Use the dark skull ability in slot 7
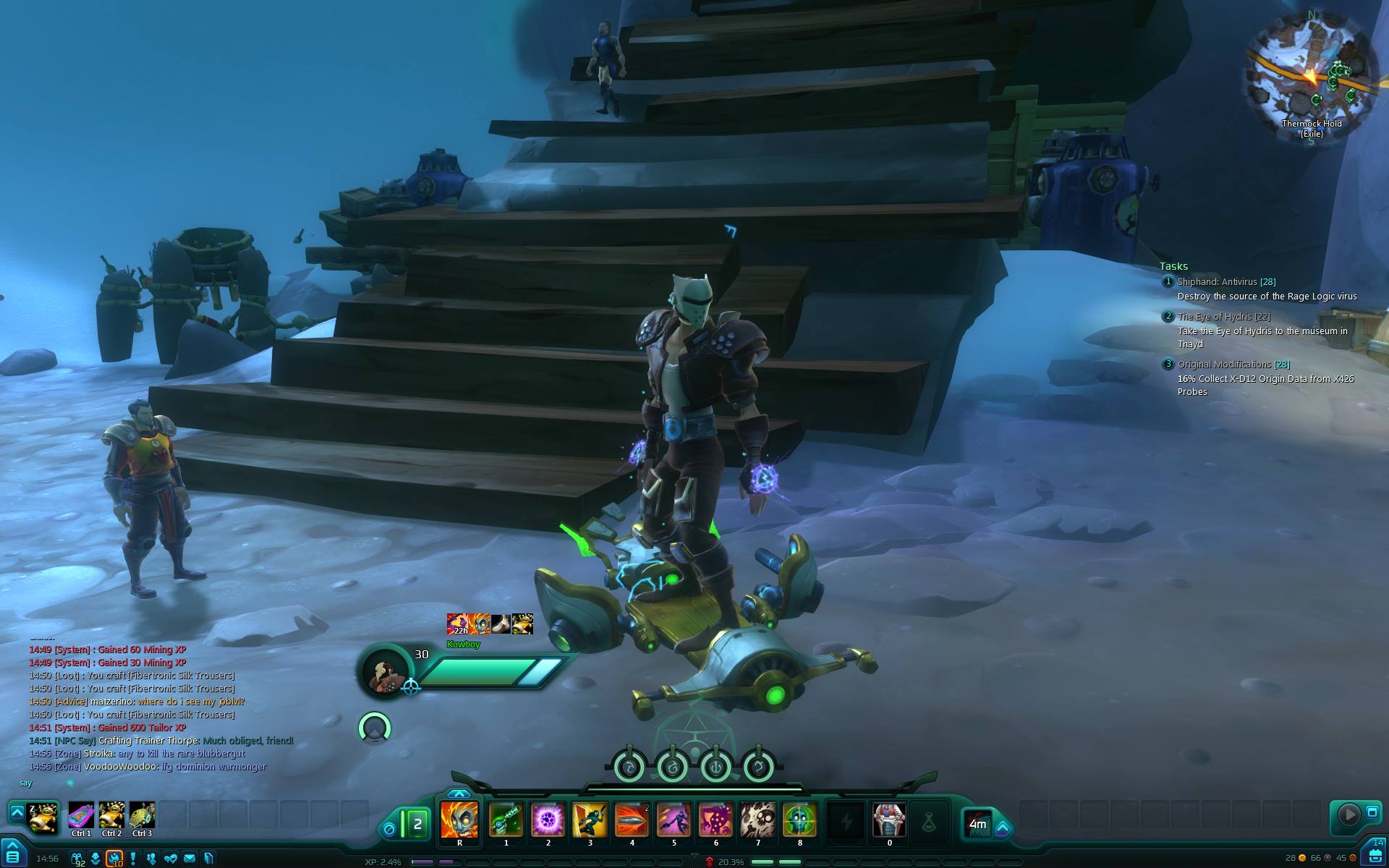 757,820
